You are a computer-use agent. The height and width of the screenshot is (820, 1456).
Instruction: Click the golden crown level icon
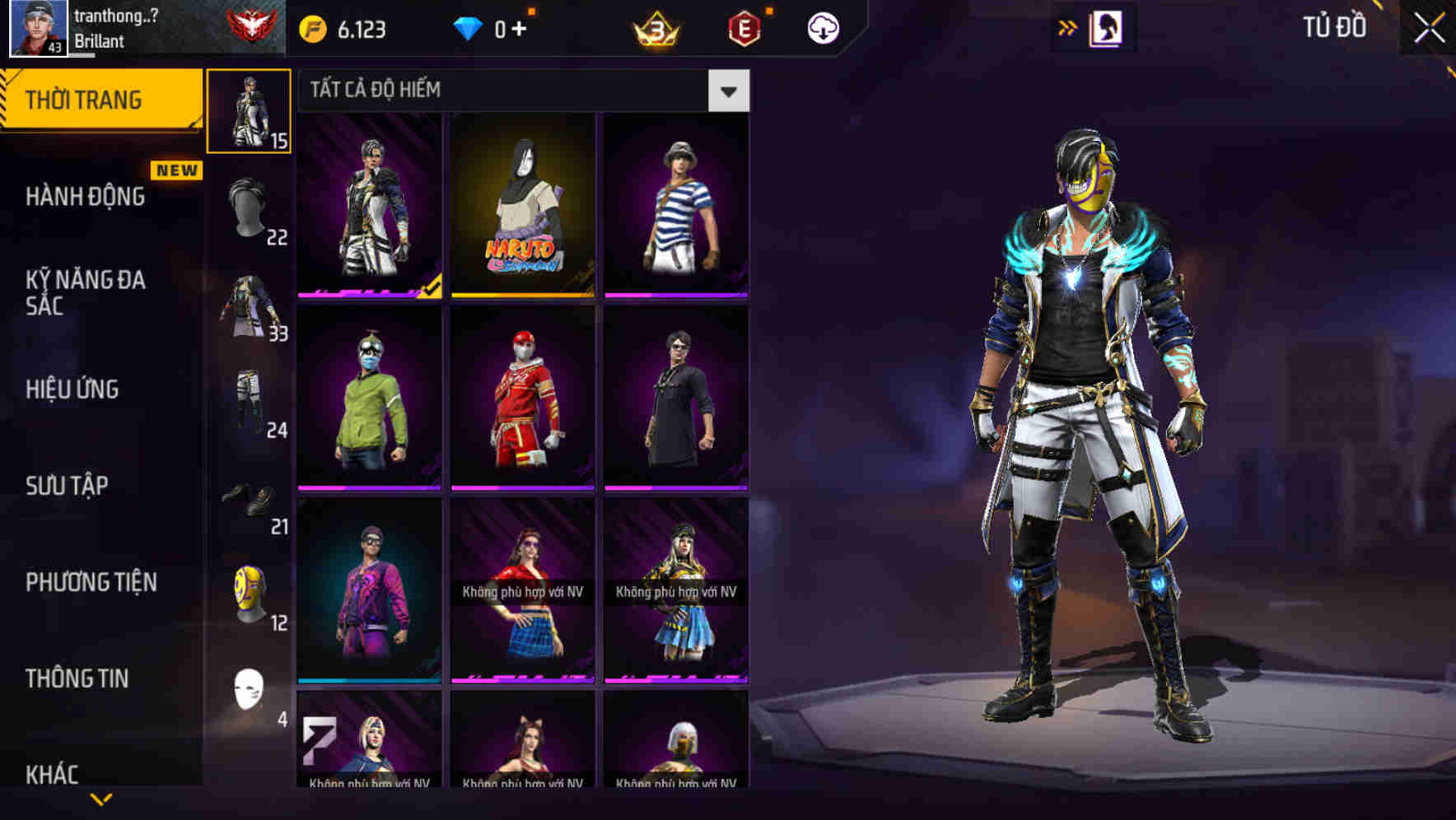pyautogui.click(x=654, y=26)
